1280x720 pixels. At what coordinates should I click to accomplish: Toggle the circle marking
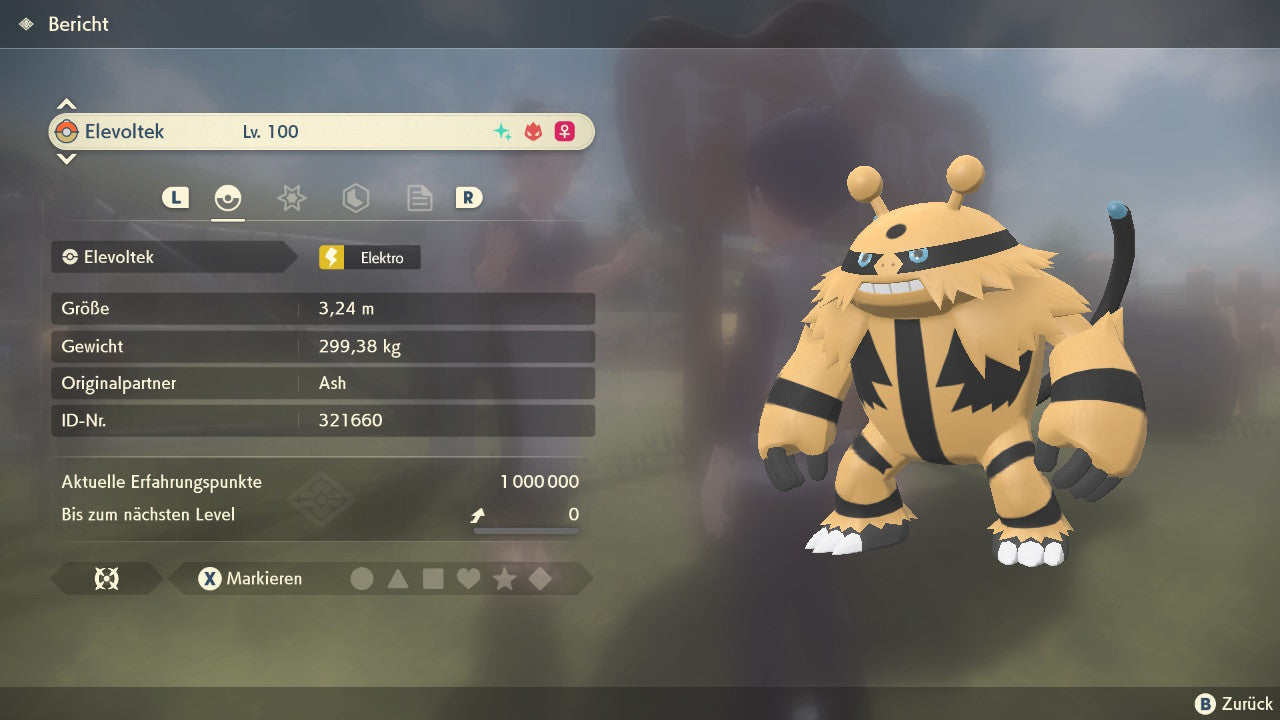pyautogui.click(x=362, y=578)
